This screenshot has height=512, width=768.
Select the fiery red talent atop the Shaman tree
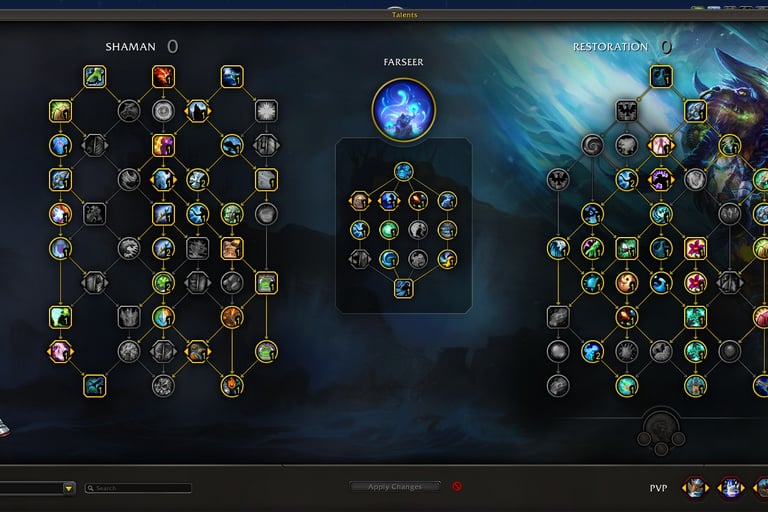pos(163,76)
